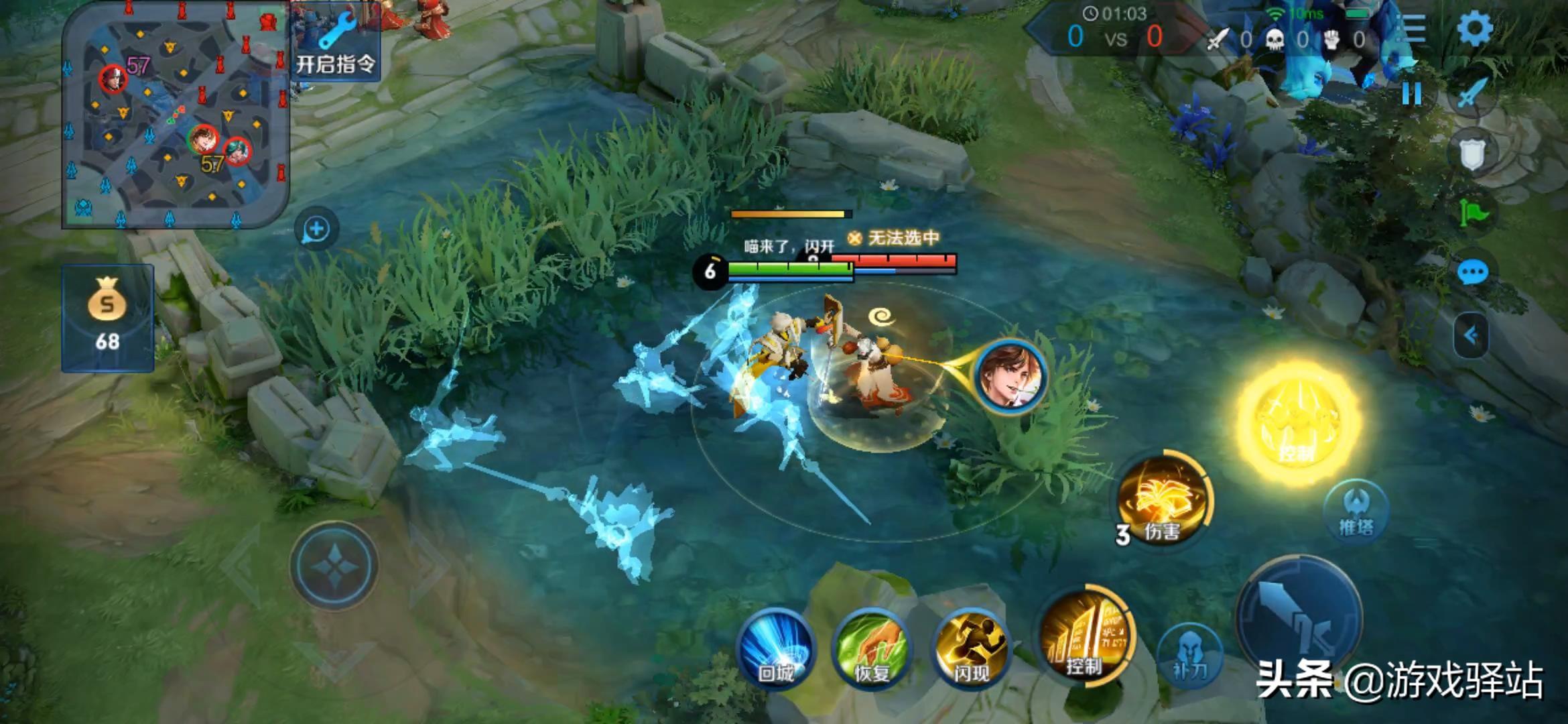Open the minimap
Viewport: 1568px width, 724px height.
176,115
